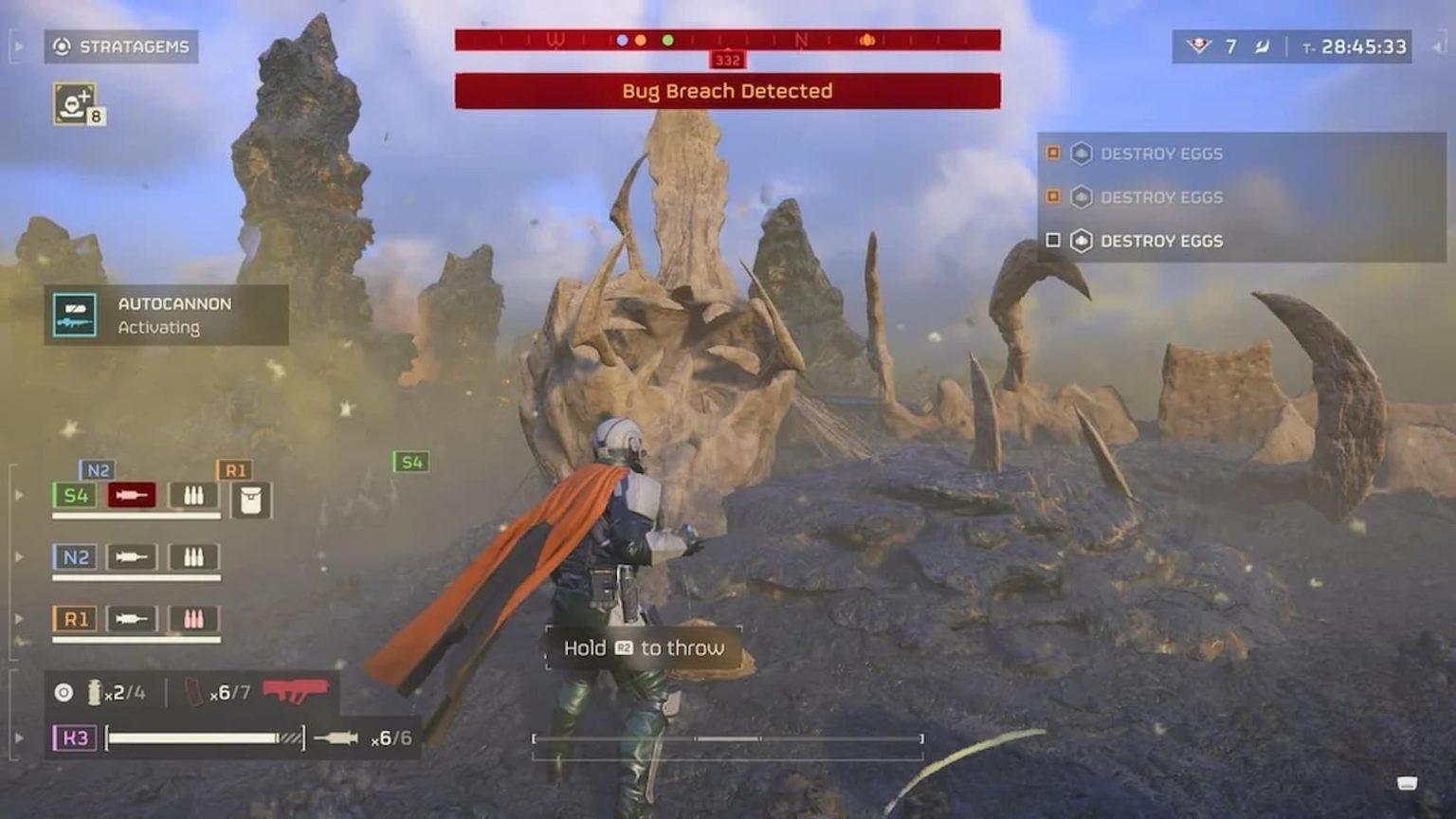
Task: Click the hexagonal egg icon beside third objective
Action: point(1081,242)
